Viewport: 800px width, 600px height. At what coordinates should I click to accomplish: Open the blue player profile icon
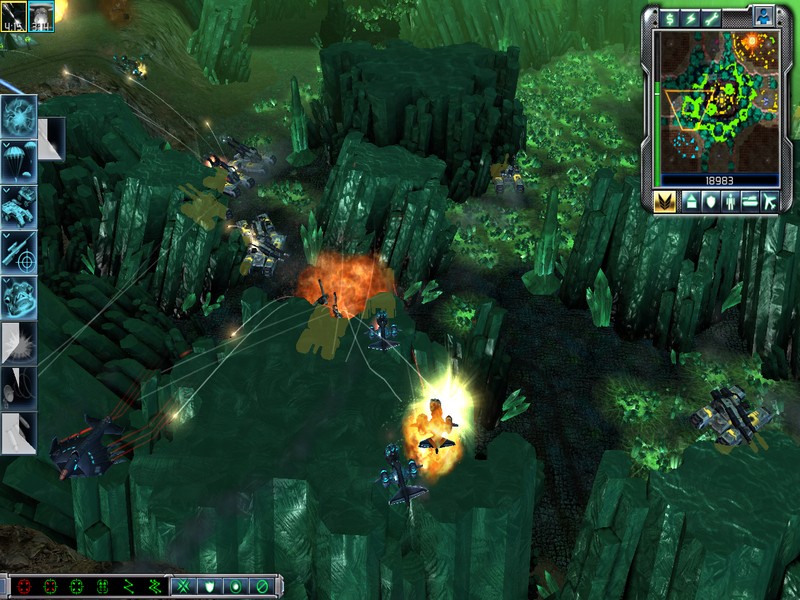pyautogui.click(x=763, y=17)
